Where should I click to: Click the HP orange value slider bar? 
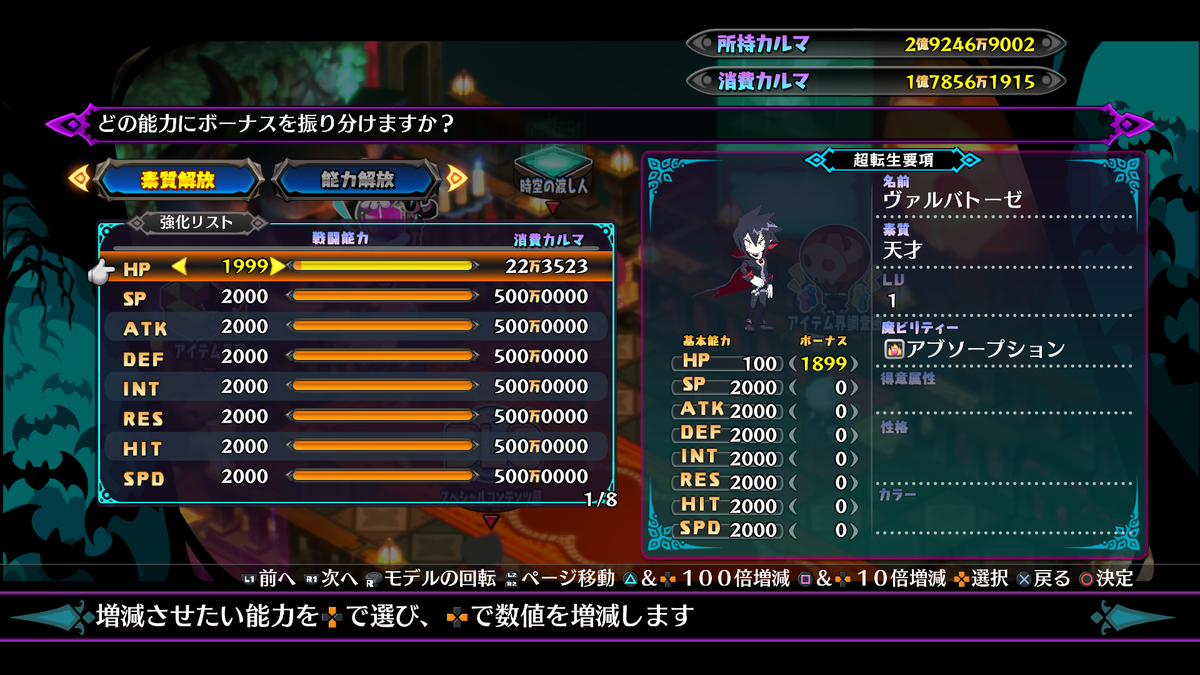381,266
